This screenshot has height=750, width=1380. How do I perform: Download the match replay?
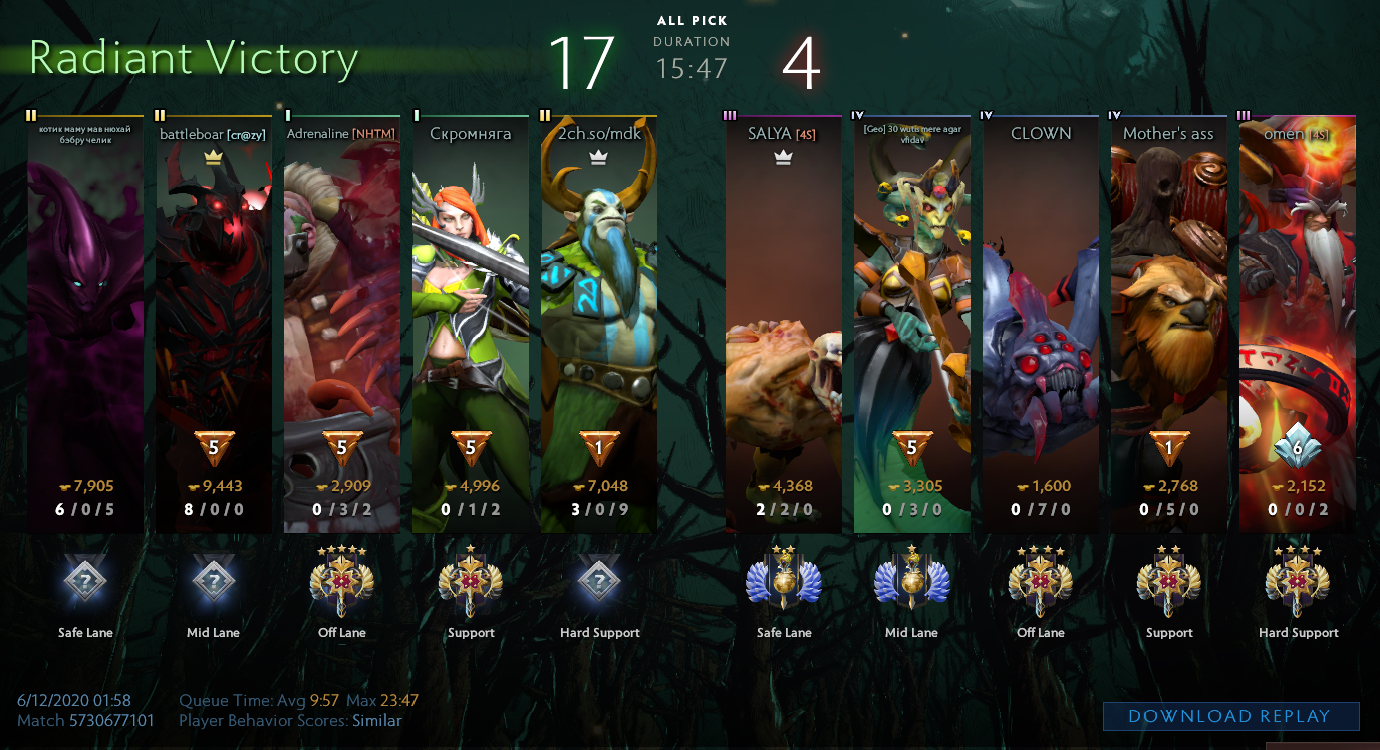1230,716
